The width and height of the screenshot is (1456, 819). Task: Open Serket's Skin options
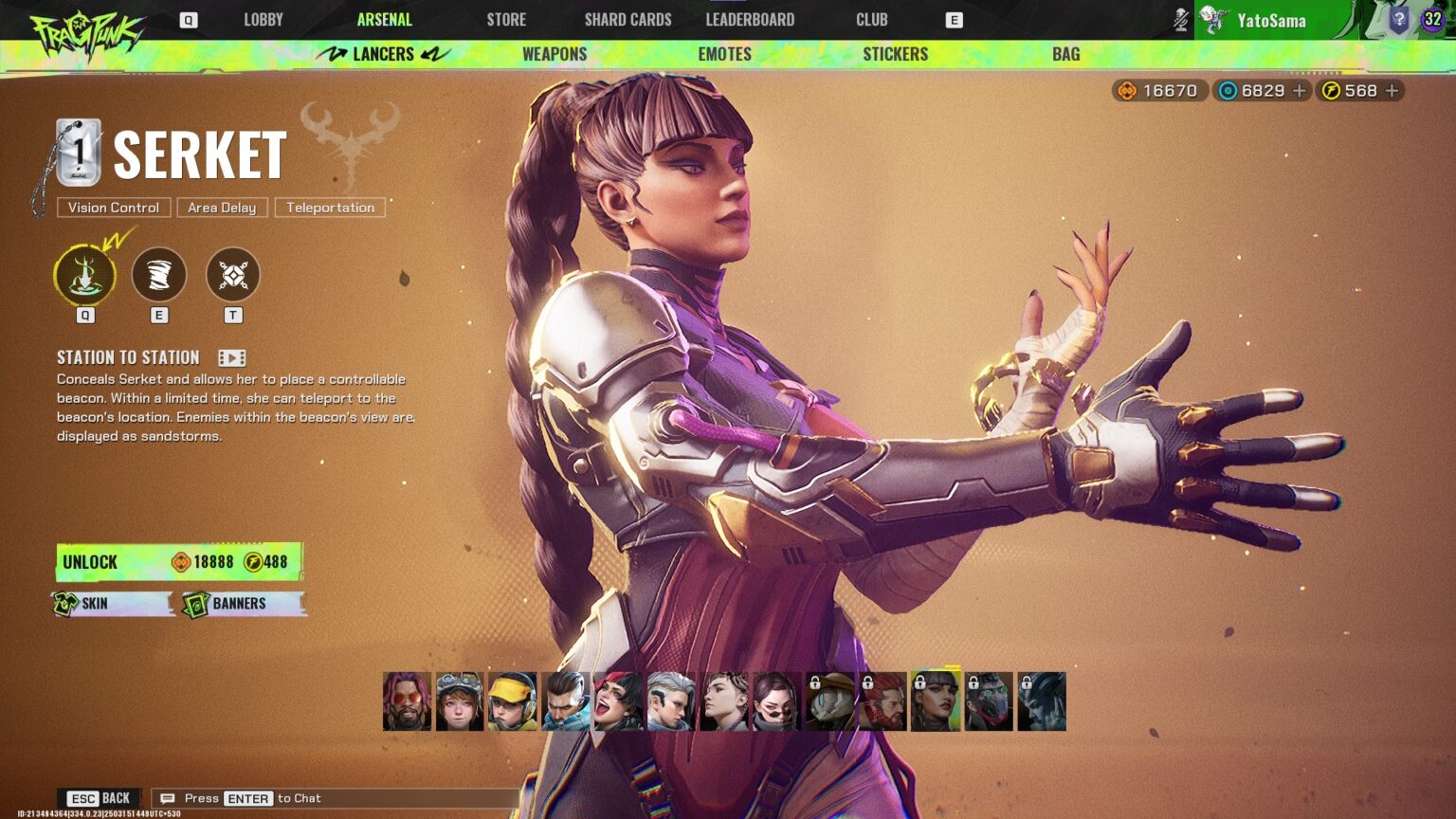[112, 603]
